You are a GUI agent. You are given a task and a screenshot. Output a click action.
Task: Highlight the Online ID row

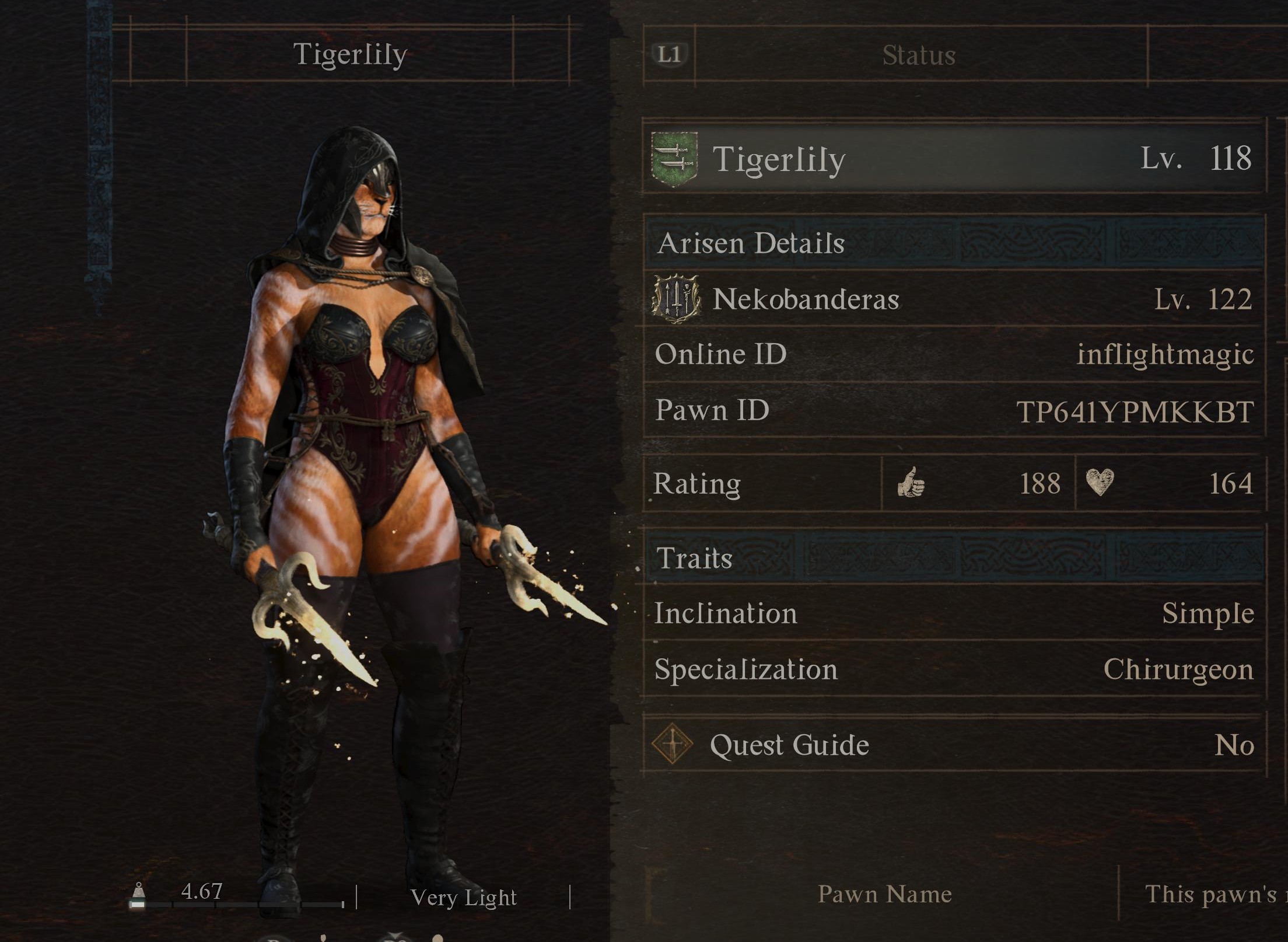(x=954, y=354)
